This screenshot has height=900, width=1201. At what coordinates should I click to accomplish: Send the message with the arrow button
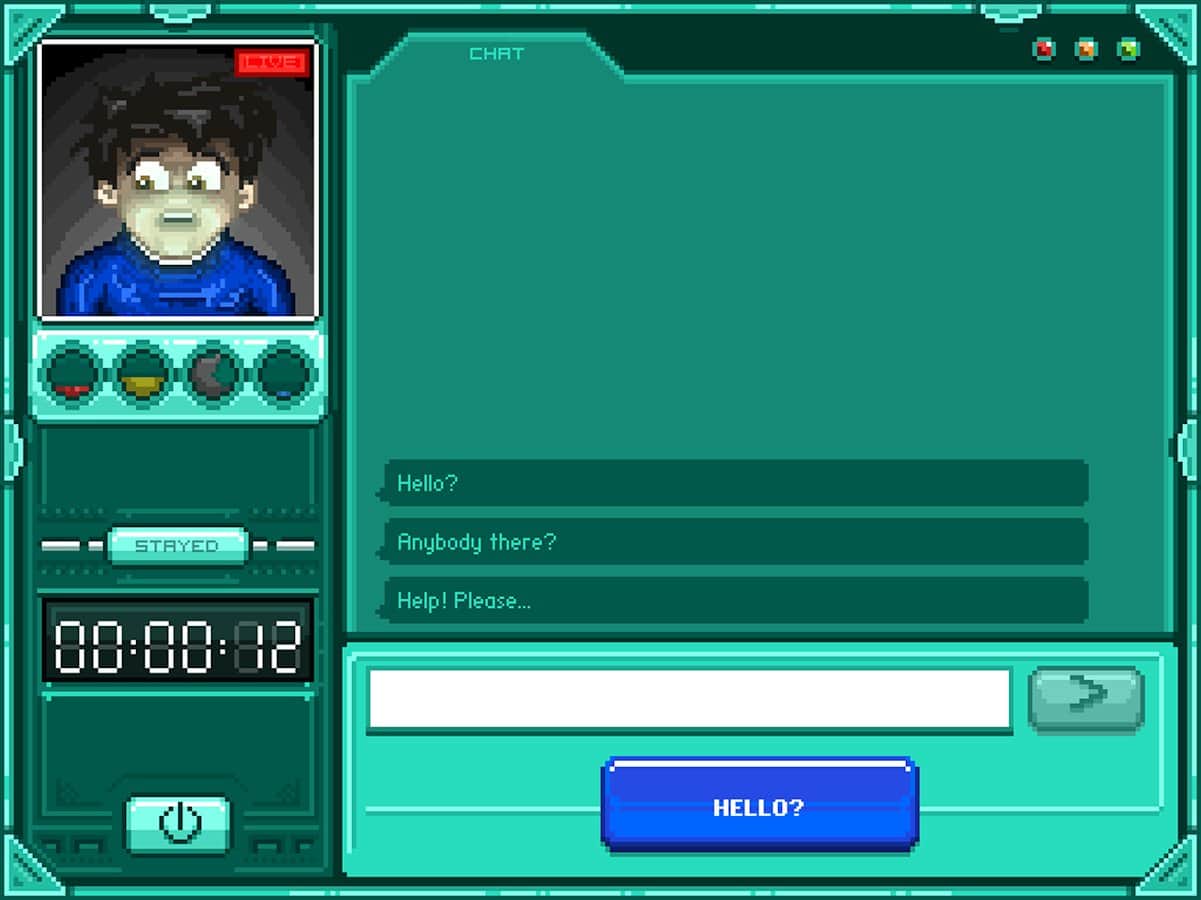tap(1086, 696)
